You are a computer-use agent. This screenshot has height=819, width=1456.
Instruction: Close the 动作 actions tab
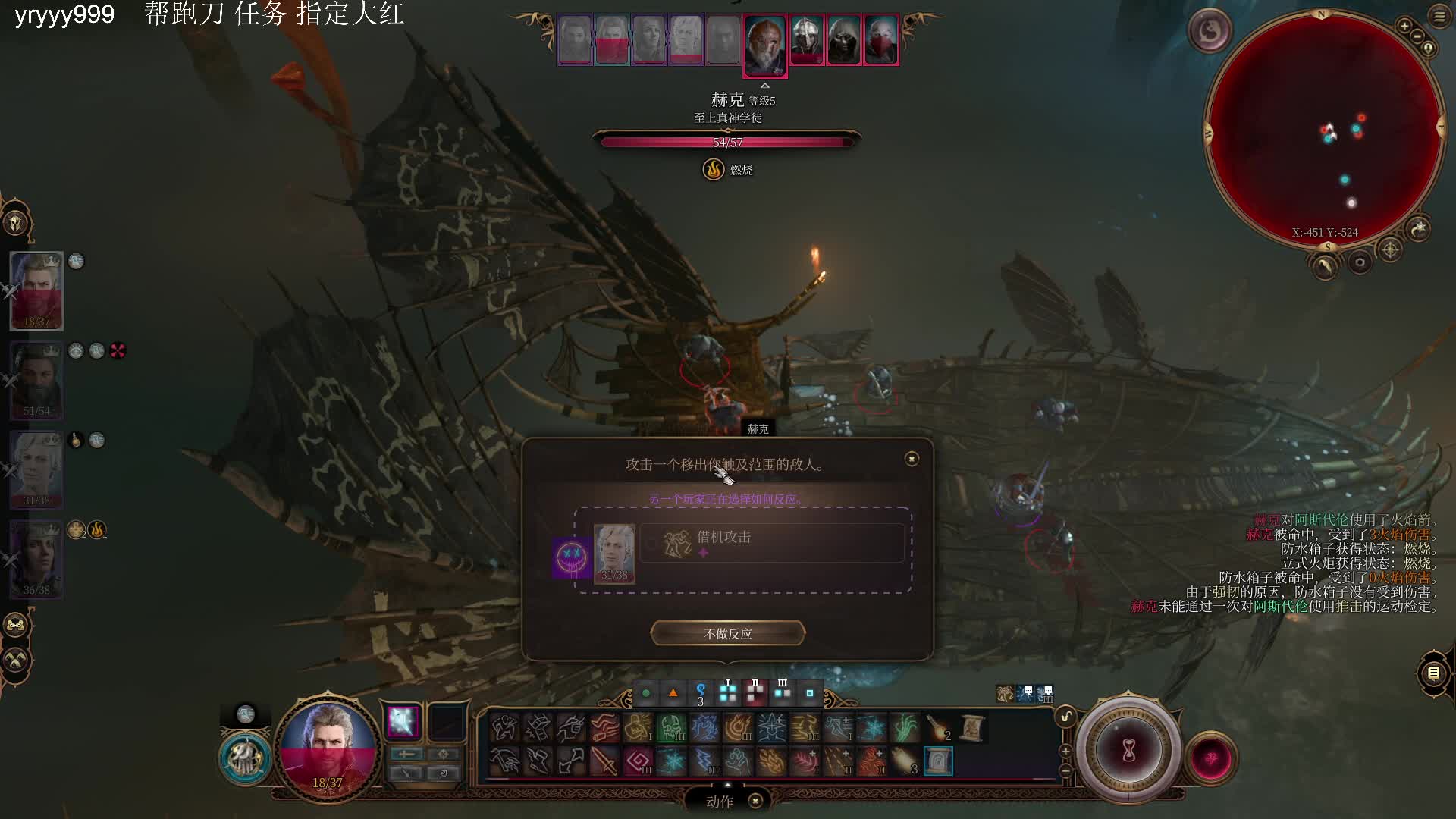click(x=755, y=801)
